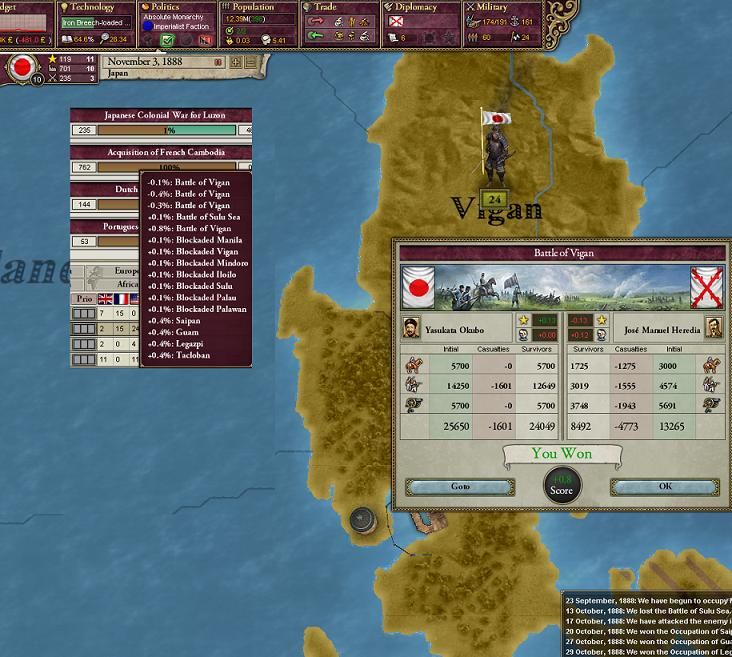Image resolution: width=732 pixels, height=657 pixels.
Task: Open the Trade tab
Action: (x=325, y=7)
